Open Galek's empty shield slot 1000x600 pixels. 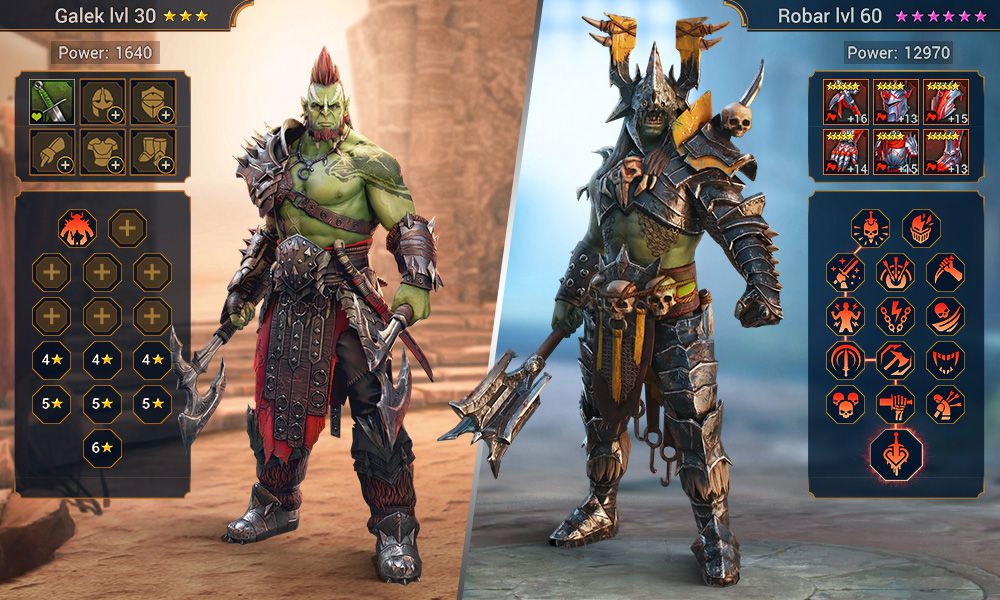pos(153,101)
